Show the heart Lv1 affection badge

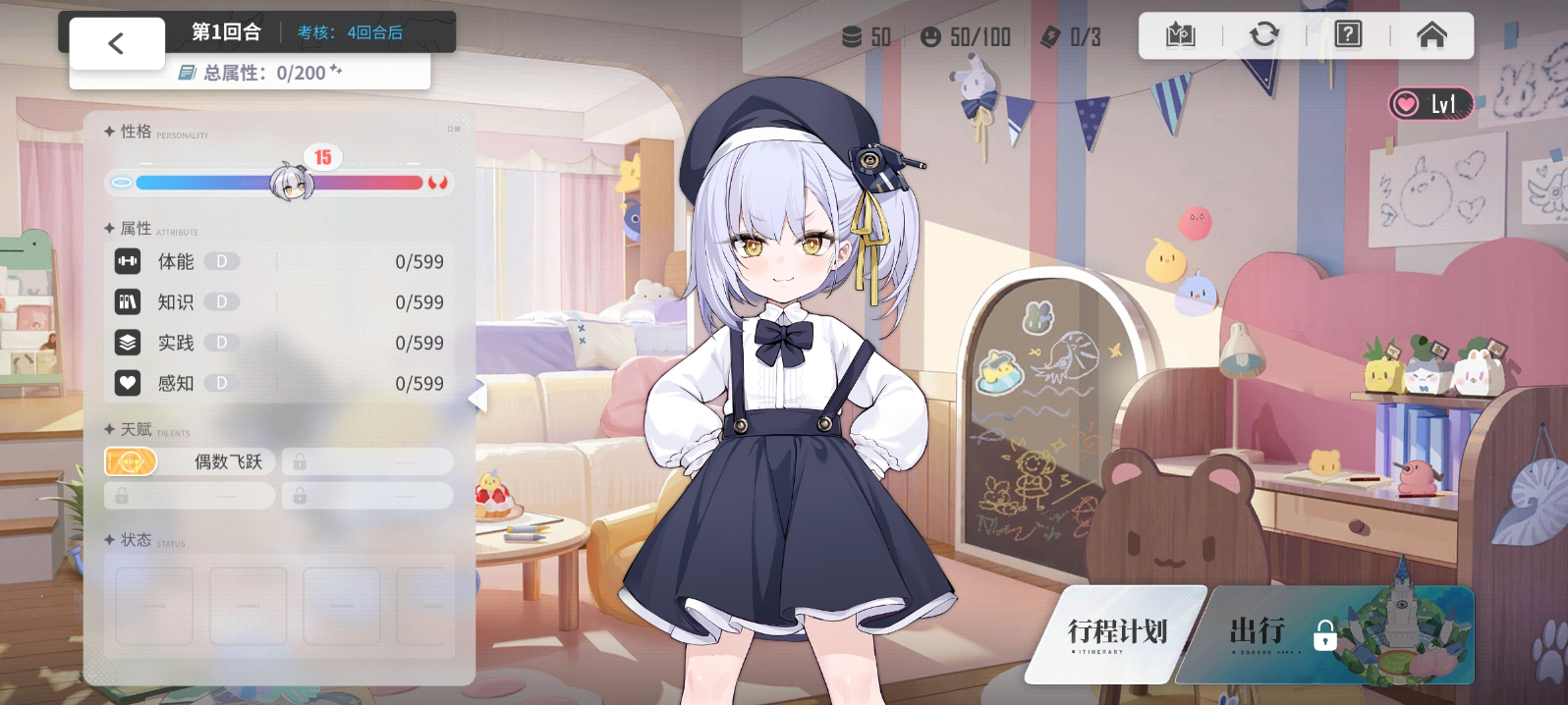(x=1430, y=104)
